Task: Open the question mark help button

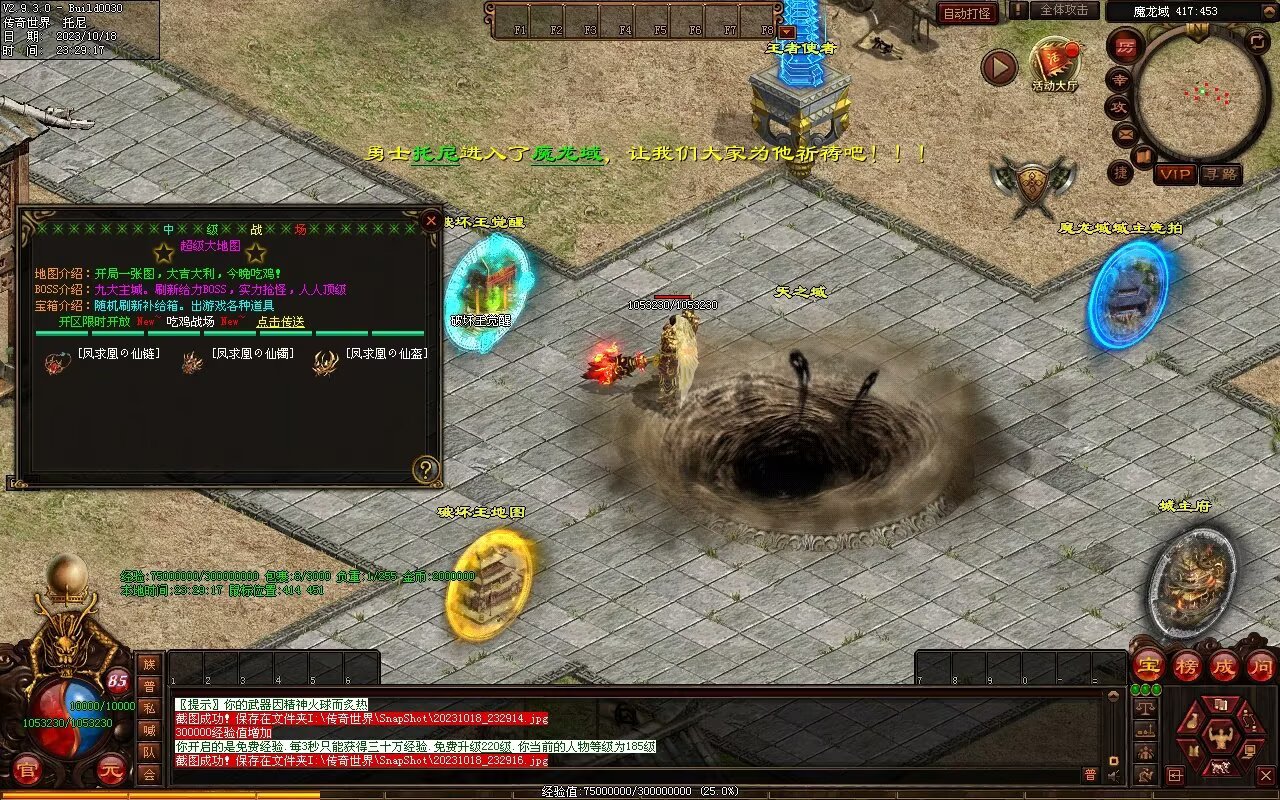Action: point(426,469)
